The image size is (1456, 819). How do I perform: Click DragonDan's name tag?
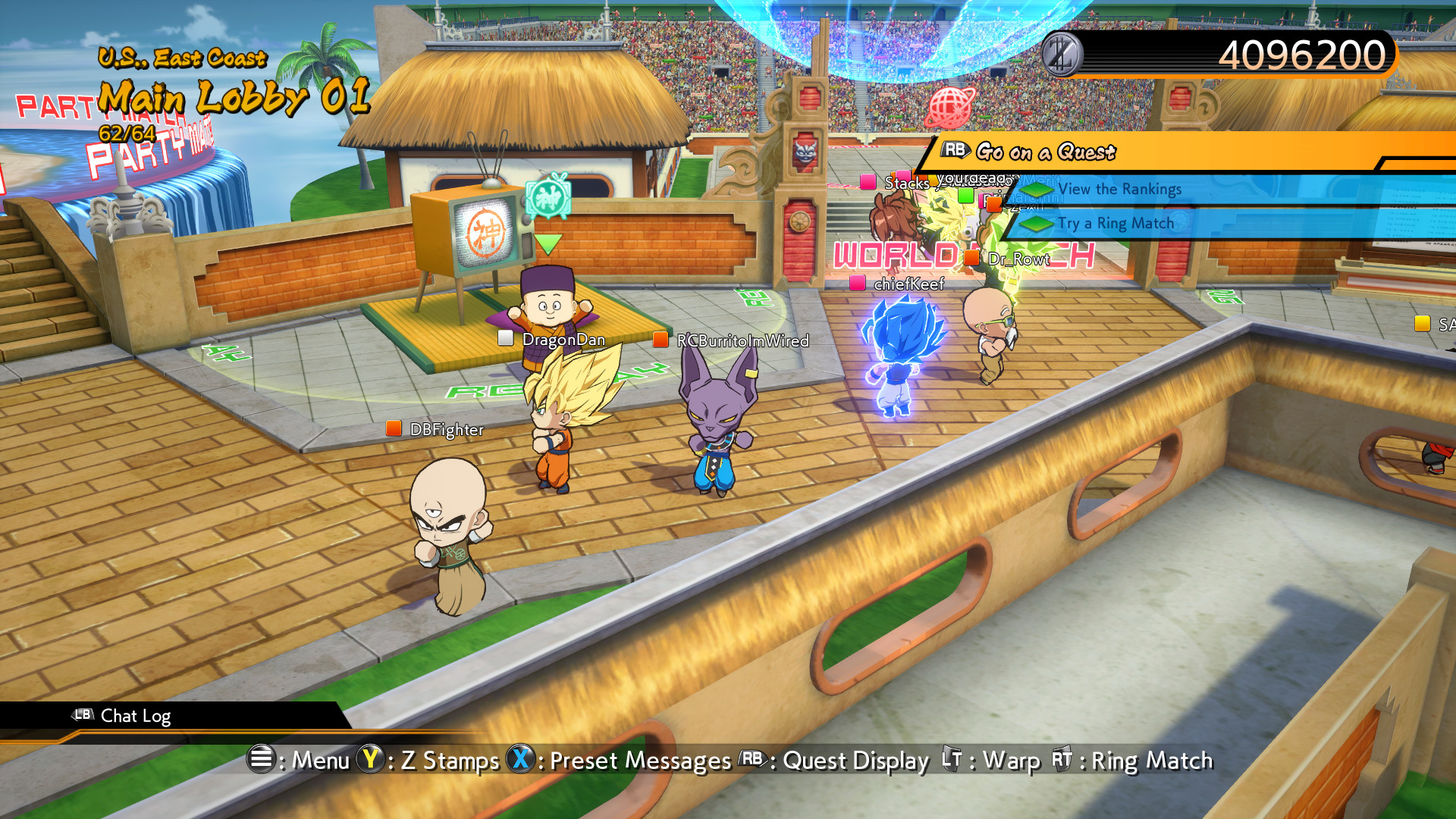click(563, 340)
